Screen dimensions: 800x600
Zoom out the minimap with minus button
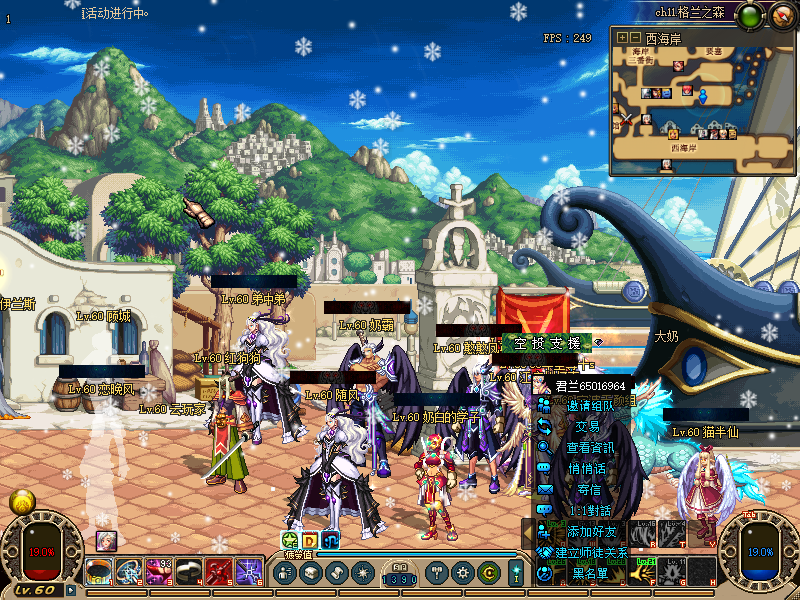[x=635, y=37]
